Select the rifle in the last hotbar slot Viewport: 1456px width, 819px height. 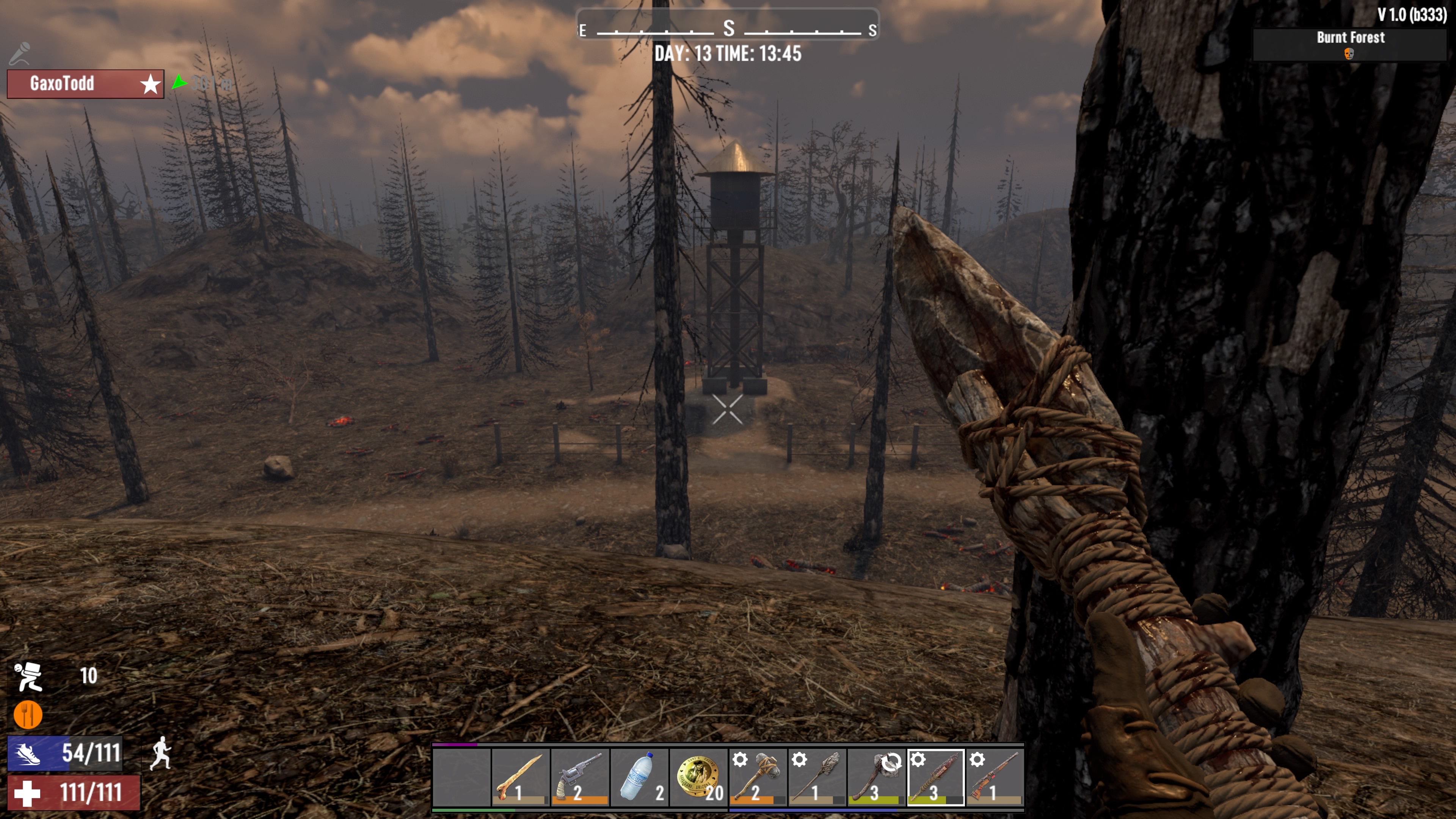[995, 777]
